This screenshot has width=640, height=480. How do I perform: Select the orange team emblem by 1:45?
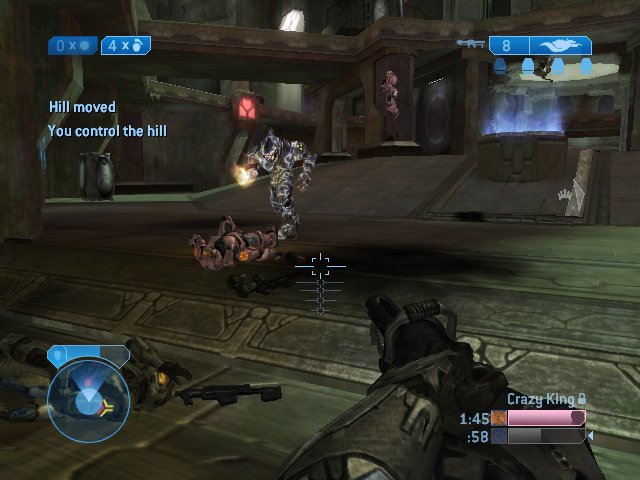(x=499, y=418)
